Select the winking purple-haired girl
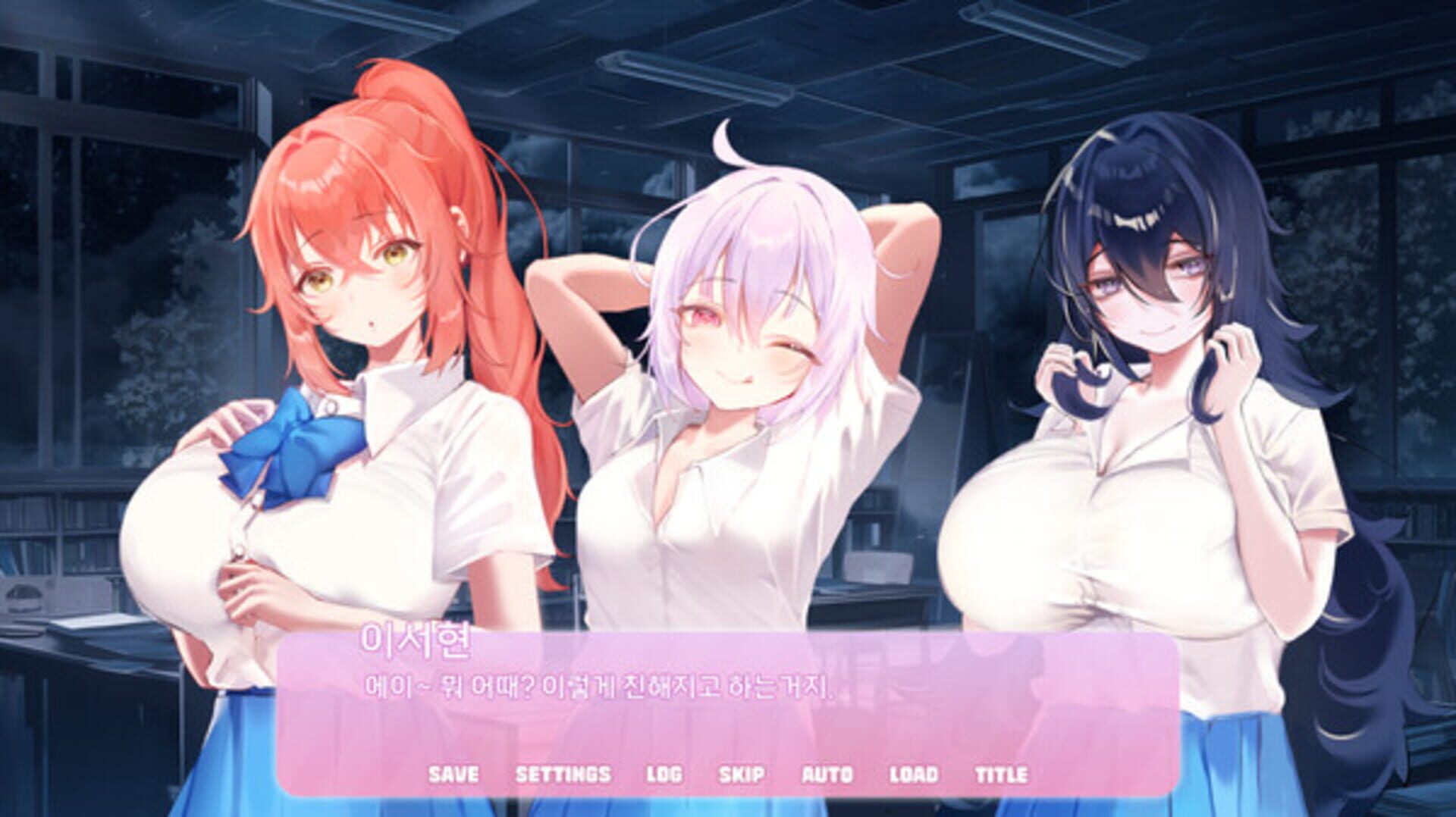 click(x=743, y=326)
